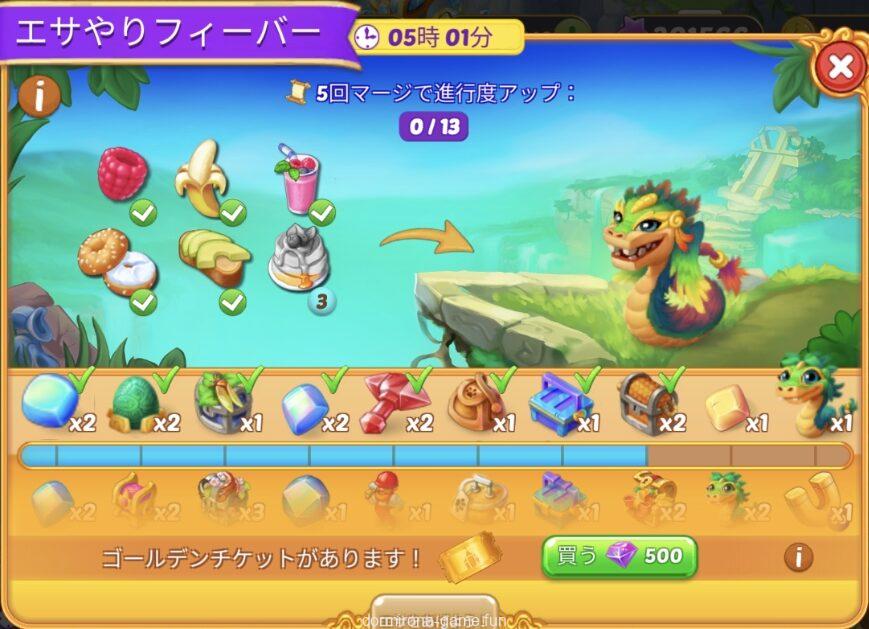869x629 pixels.
Task: Tap the green dragon egg reward
Action: 133,402
